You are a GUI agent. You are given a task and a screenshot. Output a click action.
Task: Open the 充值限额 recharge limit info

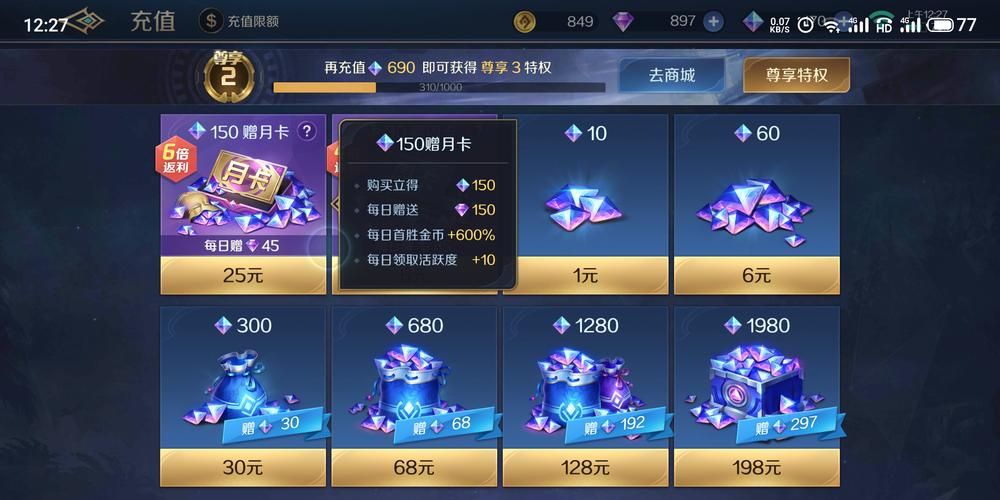(240, 21)
